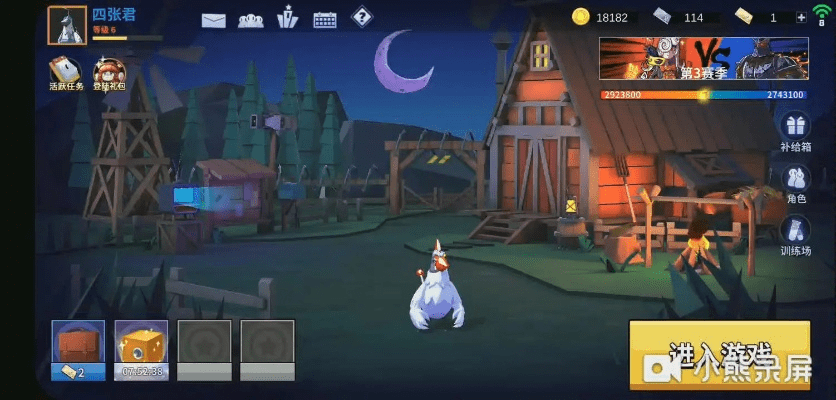The height and width of the screenshot is (400, 836).
Task: Click the plus button to add tickets
Action: click(x=801, y=18)
